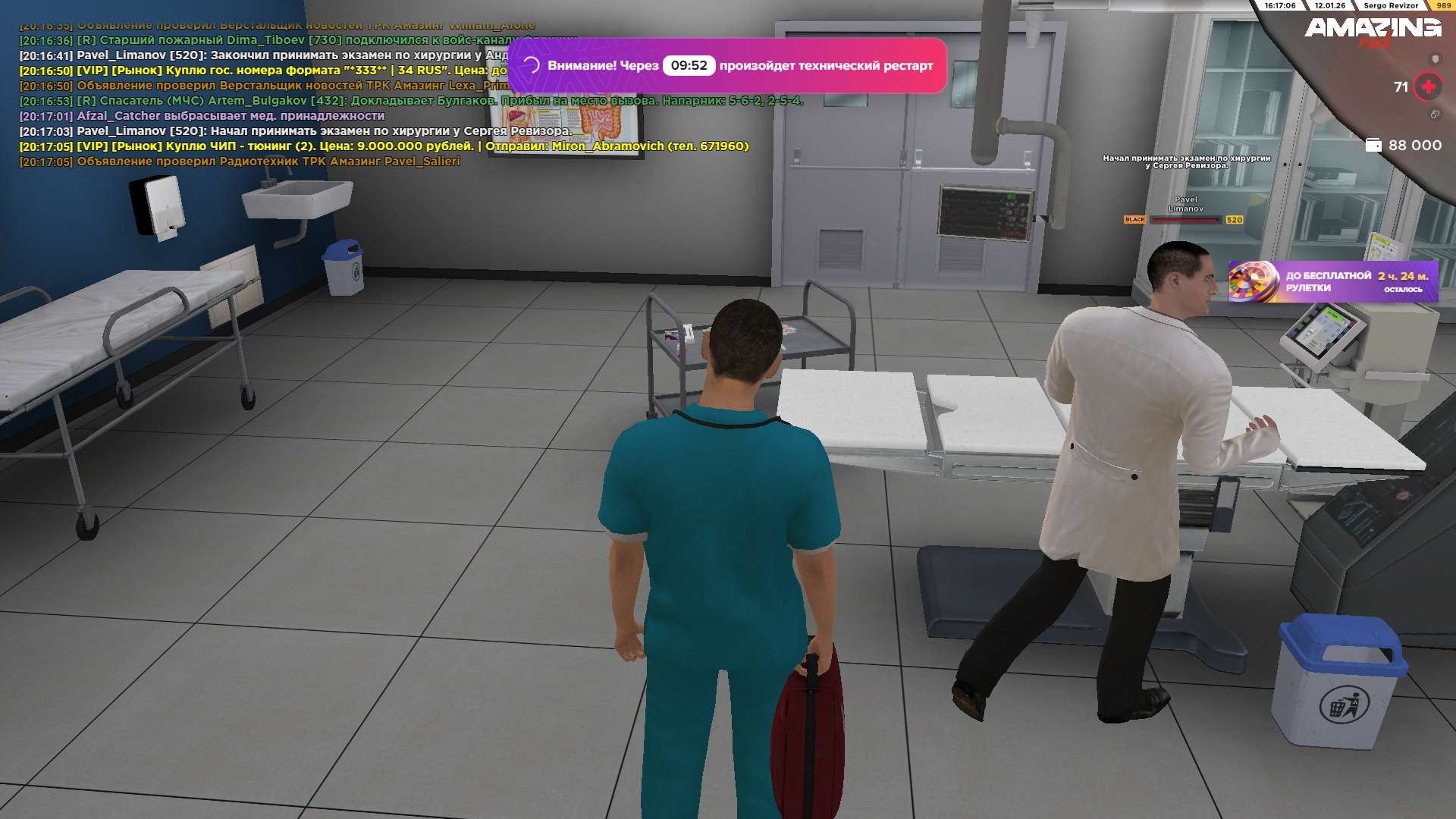Click the technical restart warning notification
1456x819 pixels.
726,66
